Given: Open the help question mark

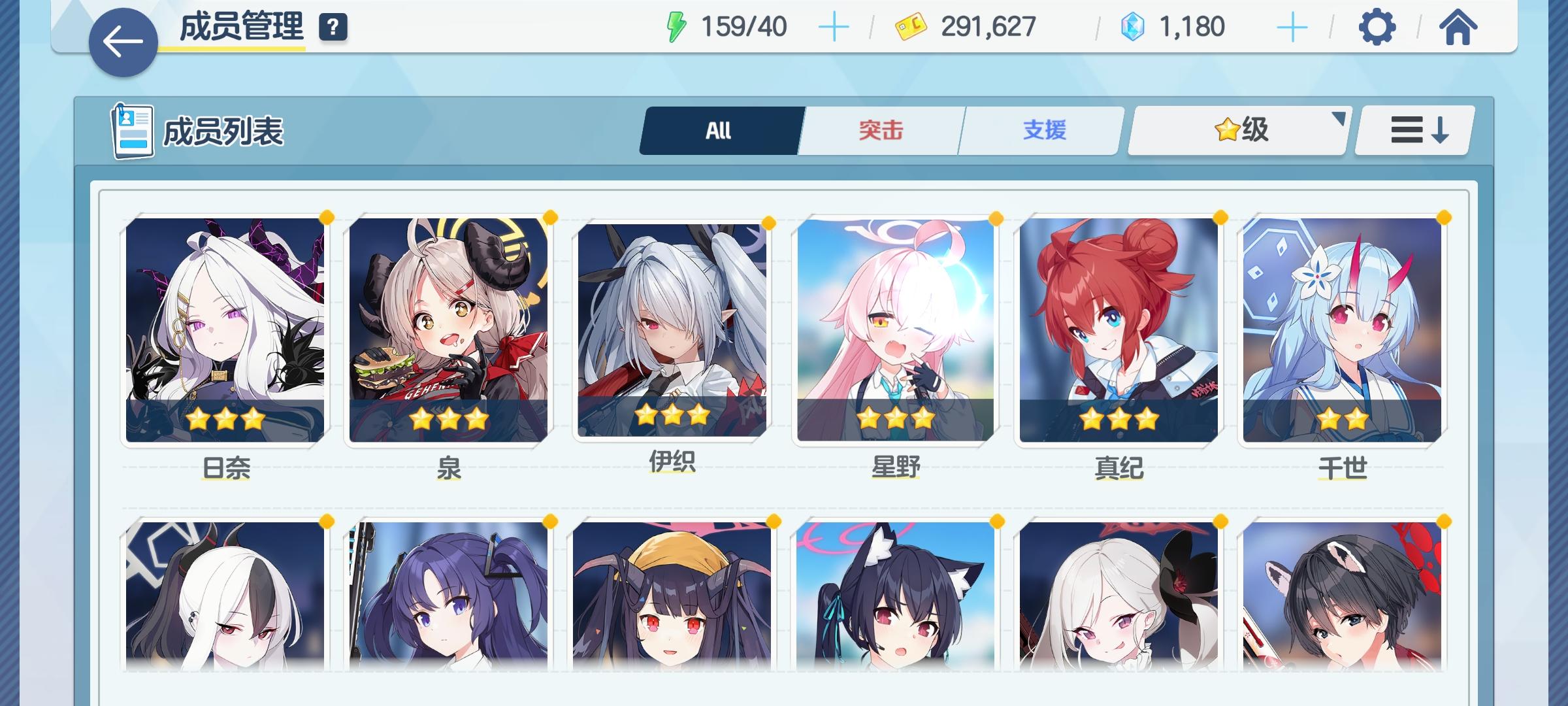Looking at the screenshot, I should 333,28.
